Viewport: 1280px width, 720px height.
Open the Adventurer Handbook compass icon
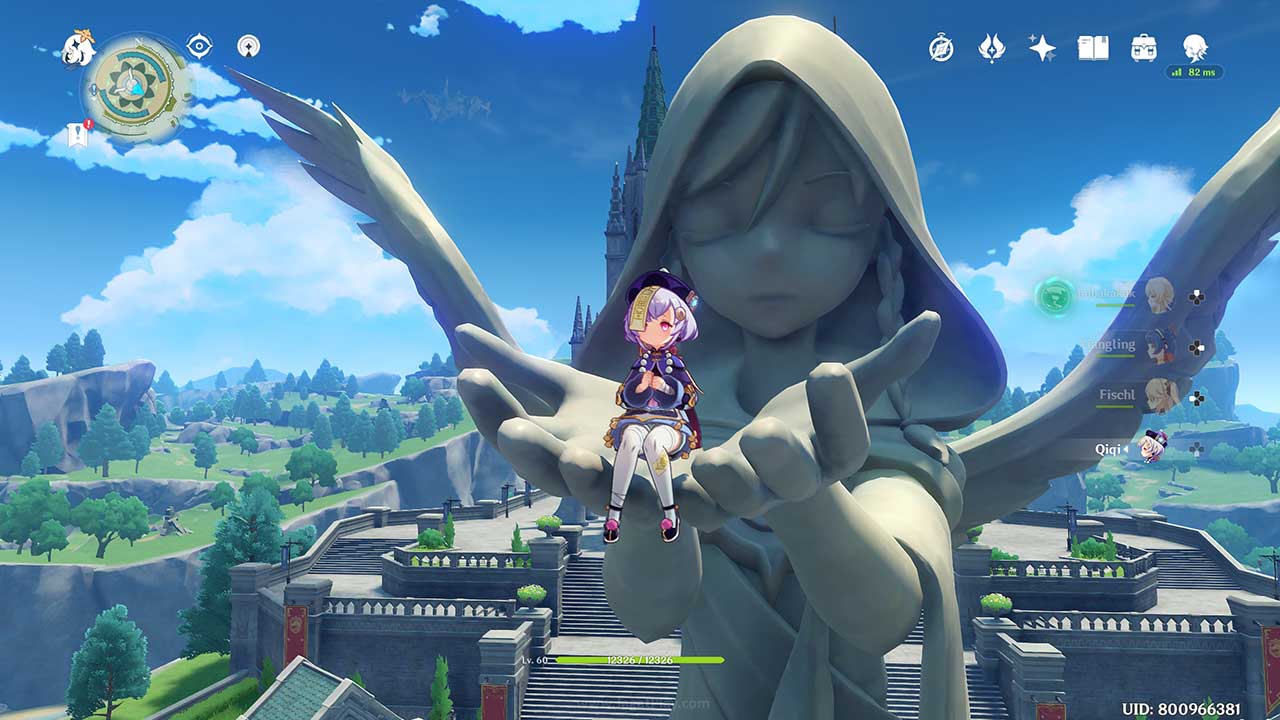(x=941, y=48)
